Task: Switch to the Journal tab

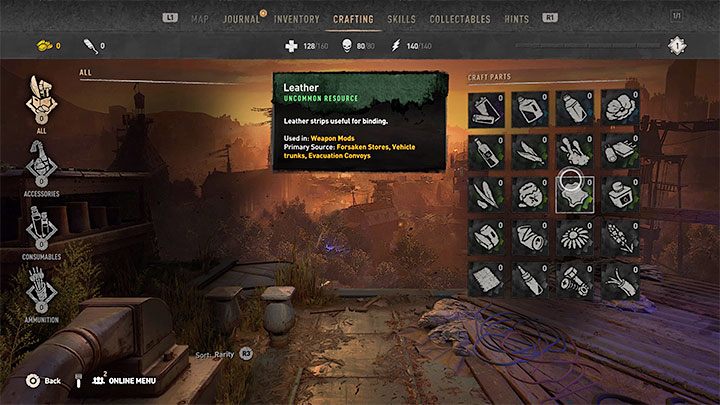Action: [240, 18]
